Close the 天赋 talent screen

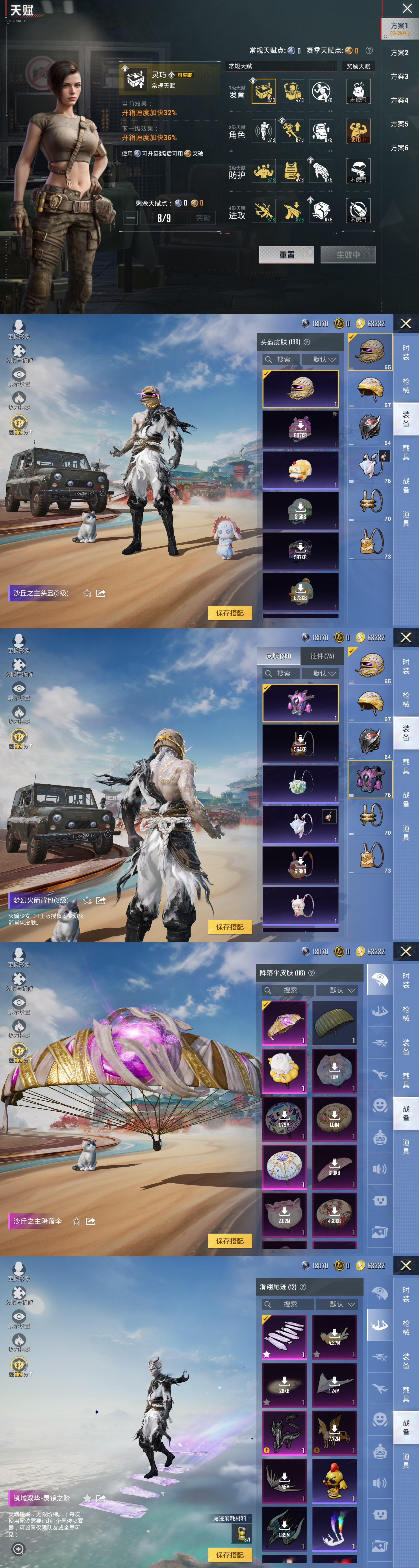pyautogui.click(x=407, y=9)
